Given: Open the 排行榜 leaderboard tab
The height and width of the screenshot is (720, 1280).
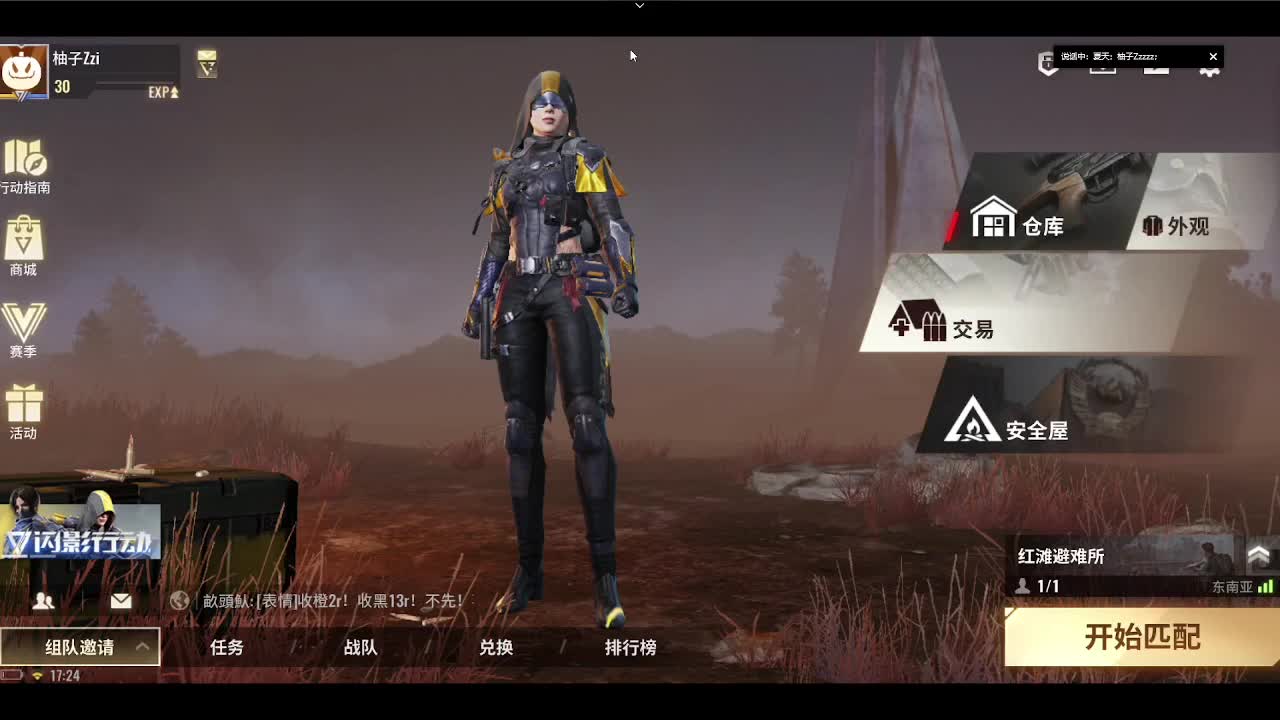Looking at the screenshot, I should tap(629, 648).
